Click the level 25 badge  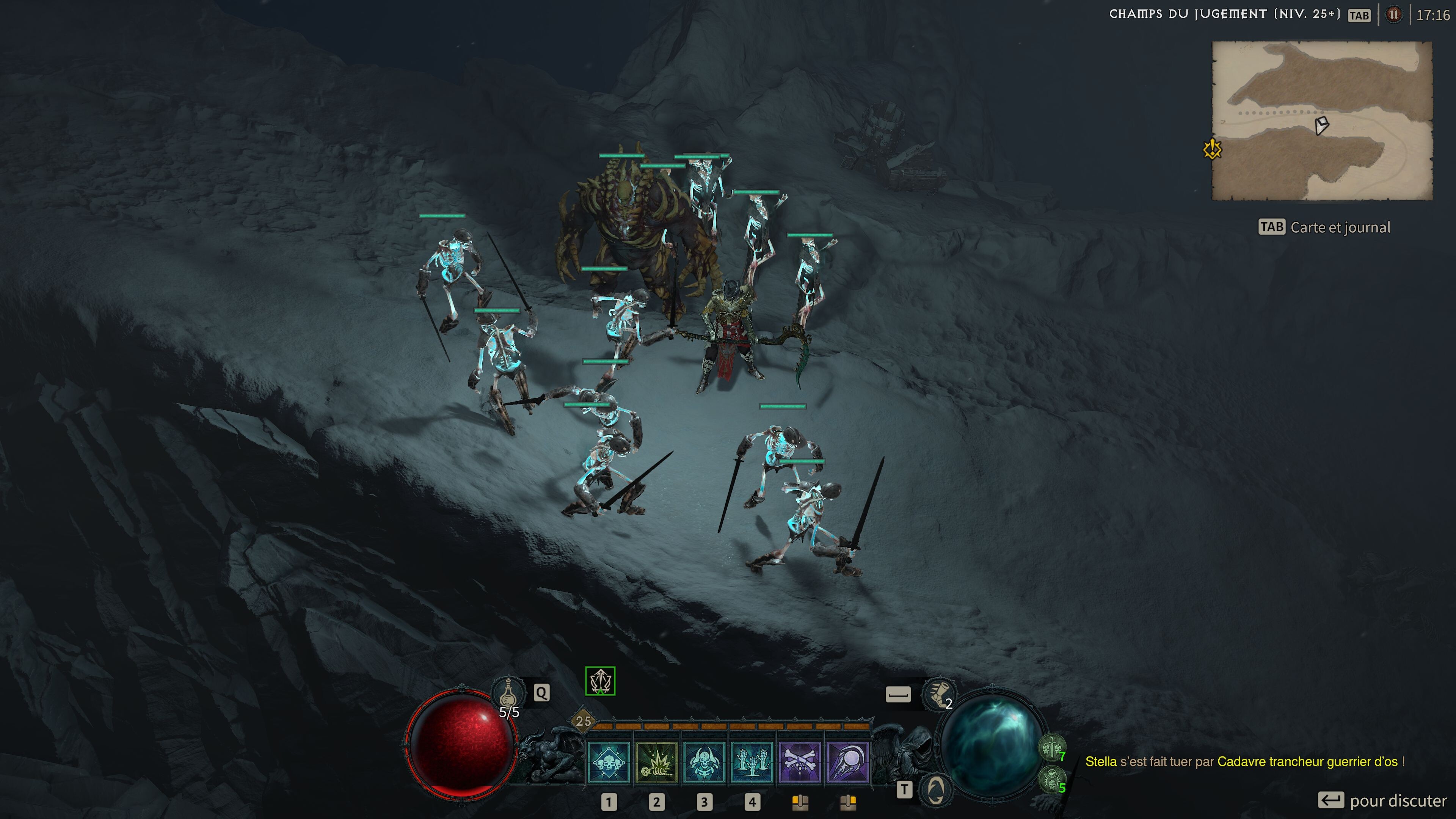(583, 721)
